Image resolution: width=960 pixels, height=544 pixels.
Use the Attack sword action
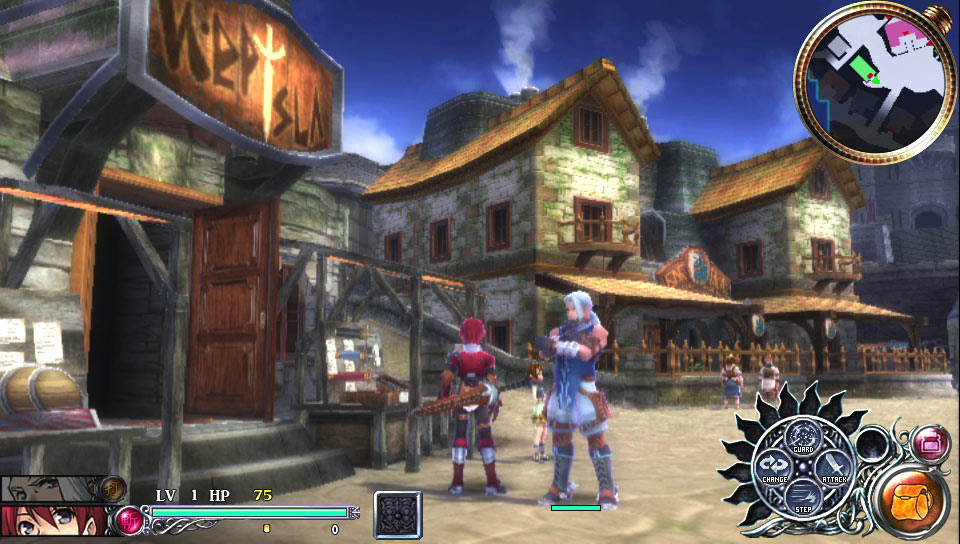832,467
